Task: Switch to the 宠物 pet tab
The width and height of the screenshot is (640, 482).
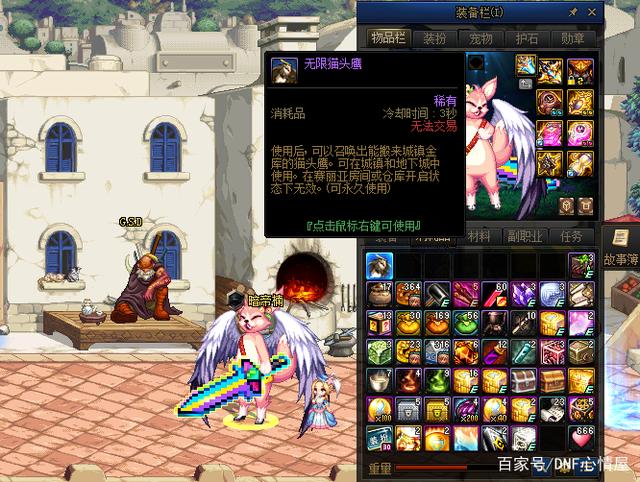Action: [x=480, y=38]
